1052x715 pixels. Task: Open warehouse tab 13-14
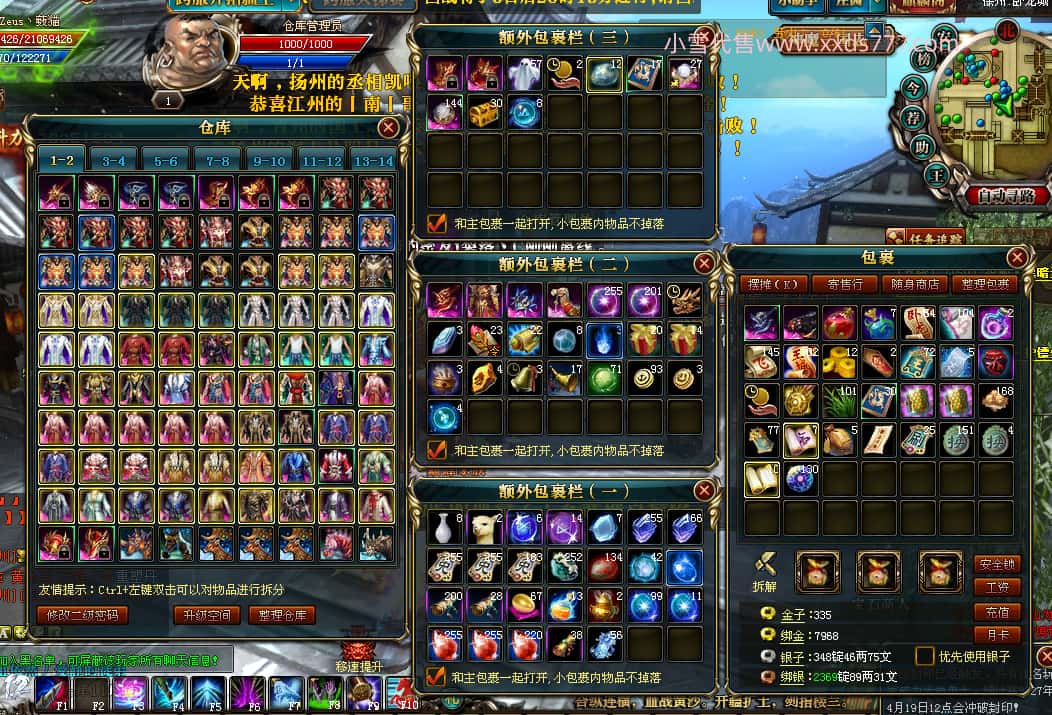374,160
